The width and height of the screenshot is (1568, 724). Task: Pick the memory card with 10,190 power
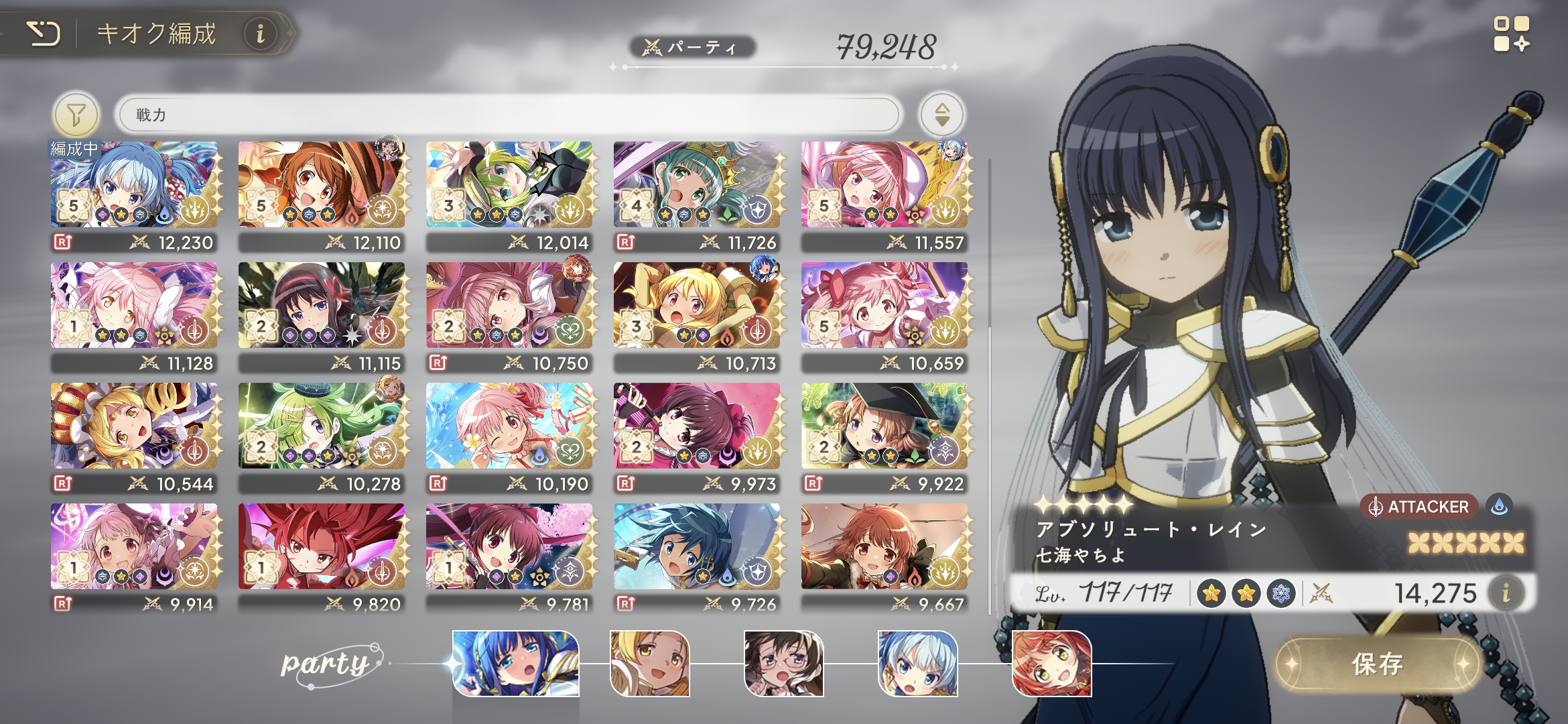[x=509, y=426]
